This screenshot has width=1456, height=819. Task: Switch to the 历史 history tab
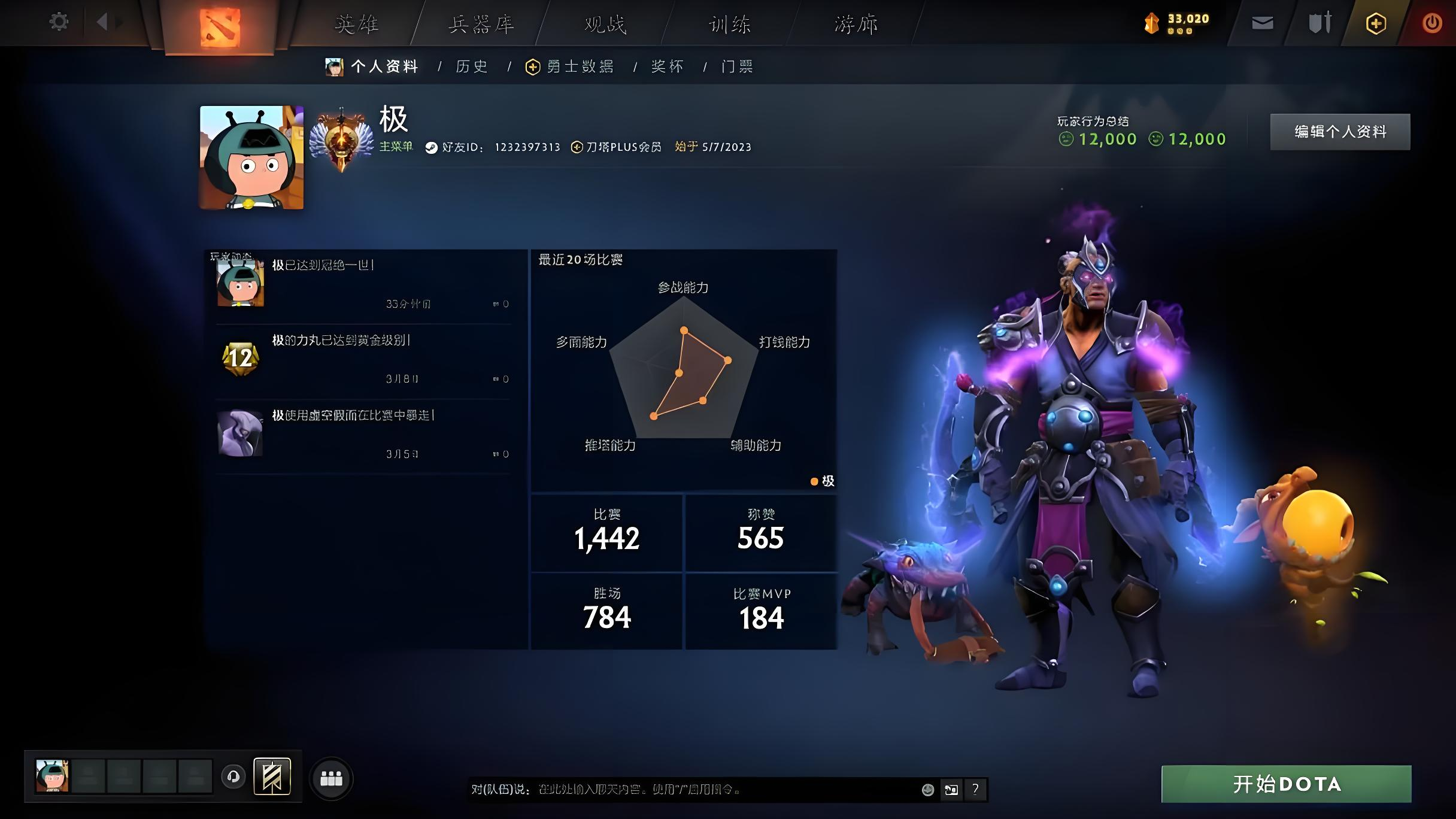point(472,66)
